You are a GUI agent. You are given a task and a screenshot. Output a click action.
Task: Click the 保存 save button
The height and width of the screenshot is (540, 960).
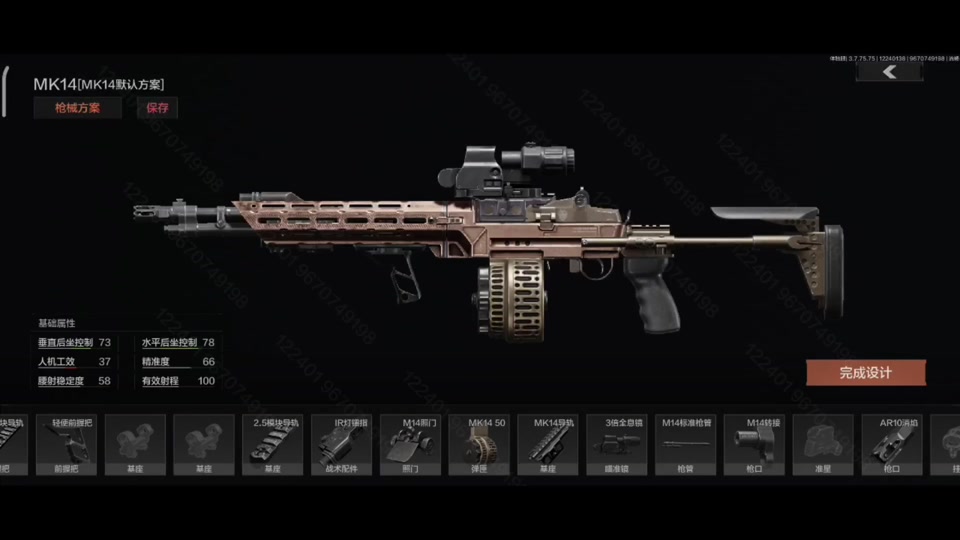click(158, 108)
